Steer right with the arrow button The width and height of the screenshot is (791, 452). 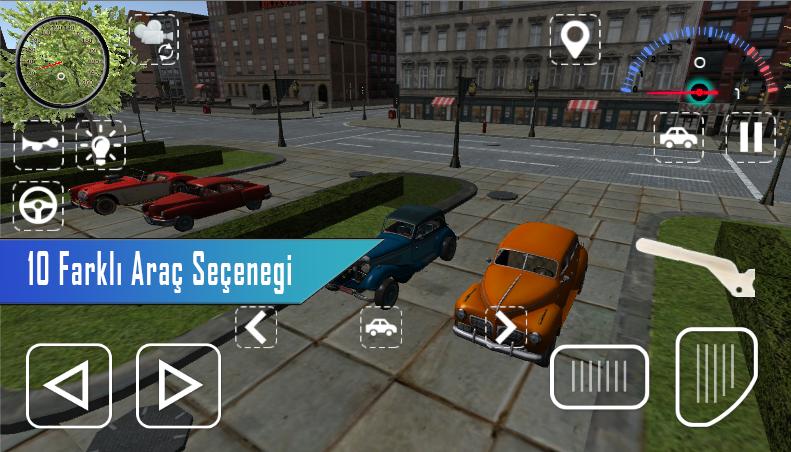click(178, 385)
